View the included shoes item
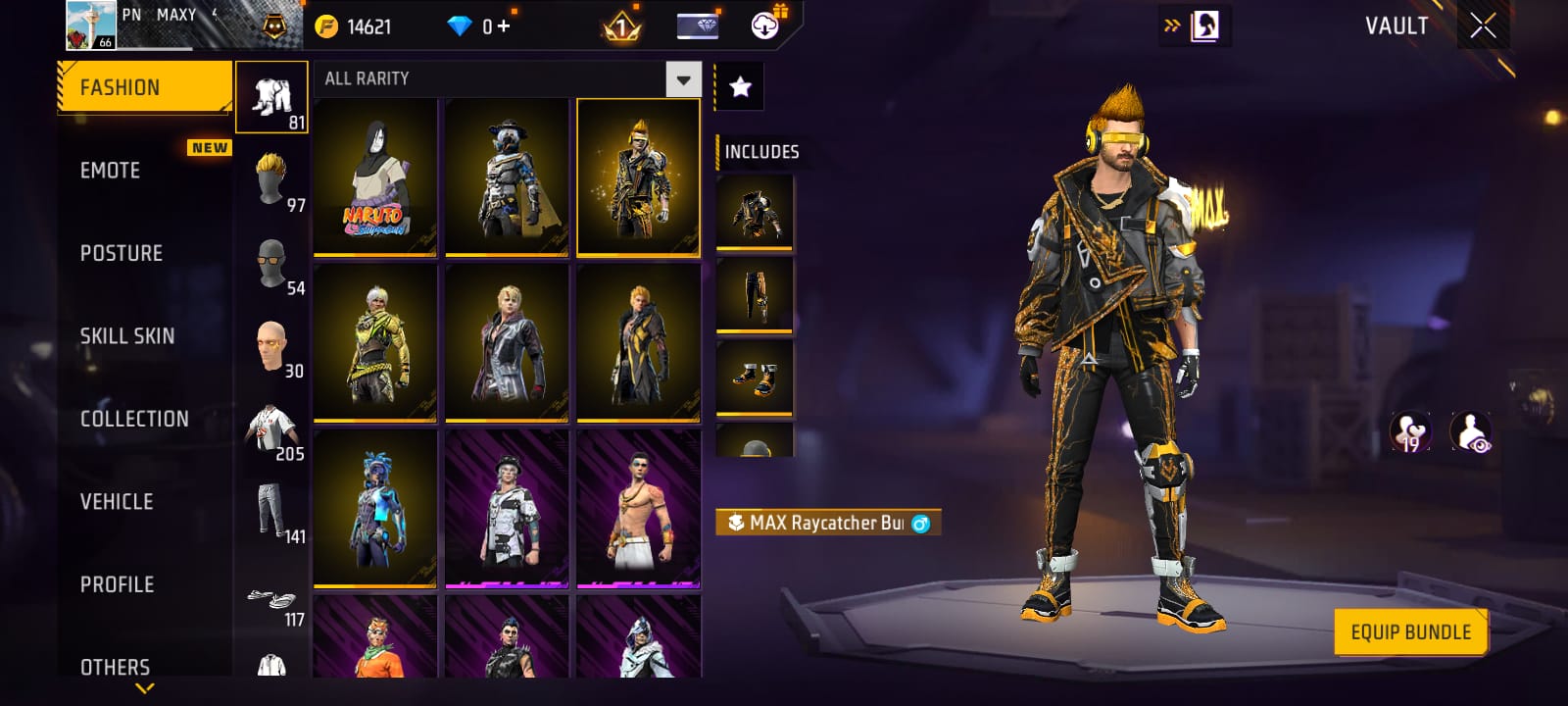Image resolution: width=1568 pixels, height=706 pixels. pos(754,378)
